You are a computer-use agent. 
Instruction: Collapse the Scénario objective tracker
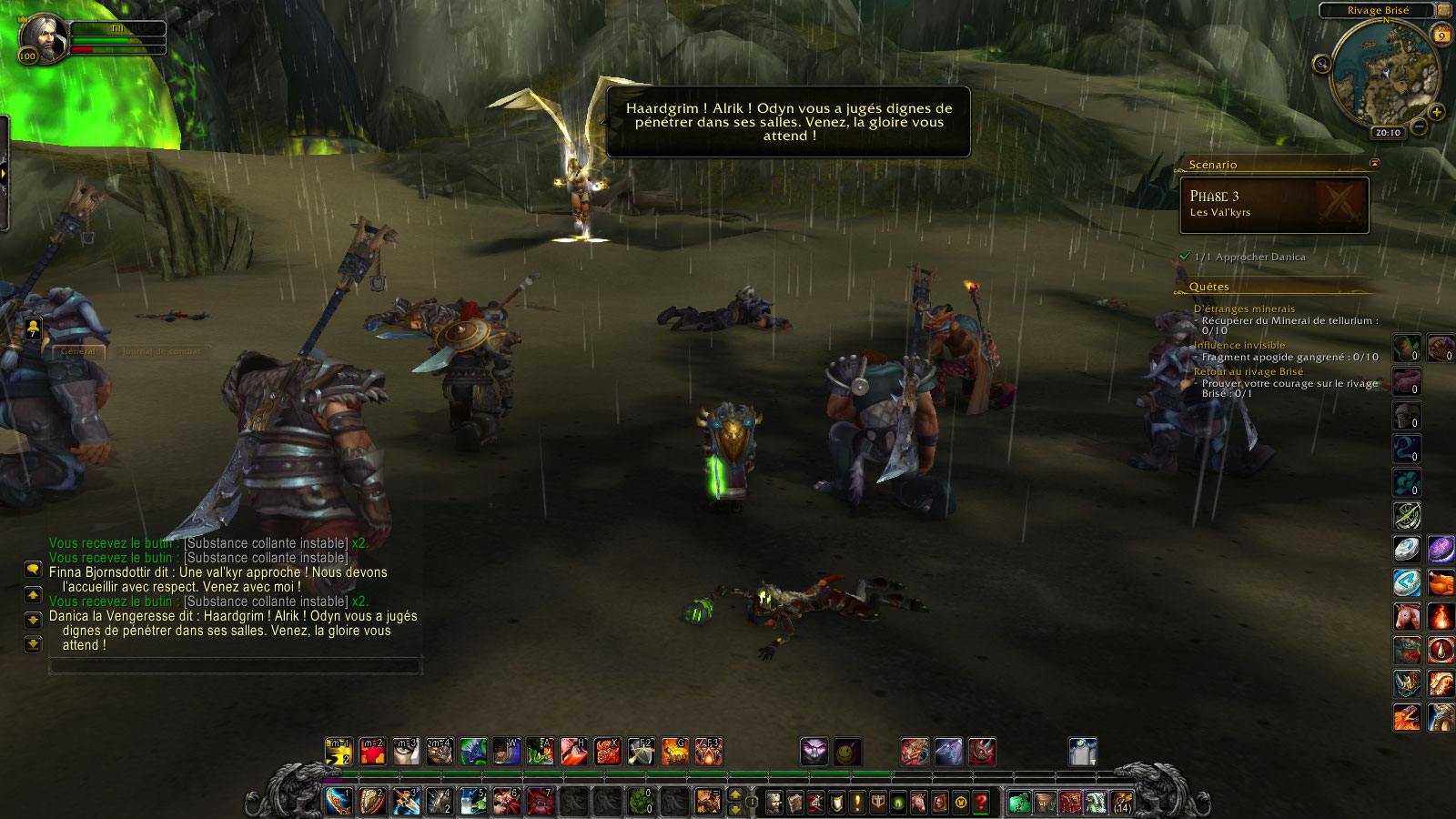coord(1374,164)
